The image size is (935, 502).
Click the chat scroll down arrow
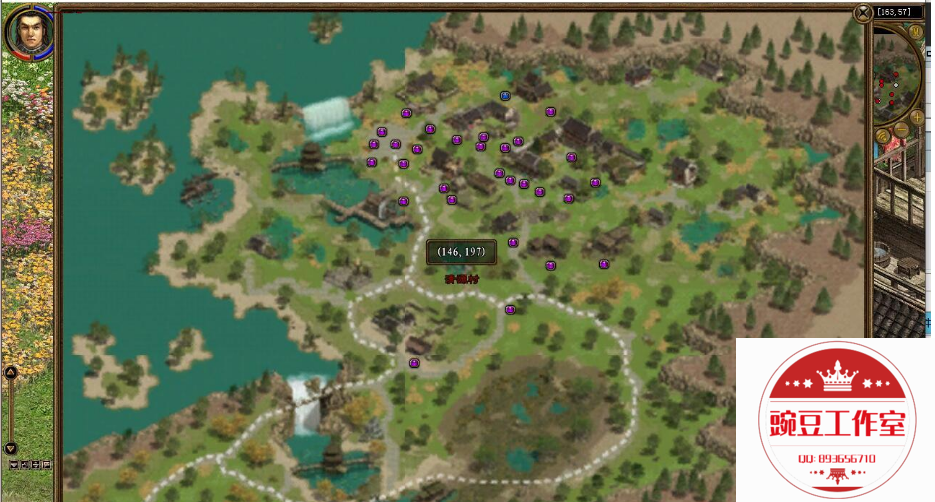(x=11, y=448)
